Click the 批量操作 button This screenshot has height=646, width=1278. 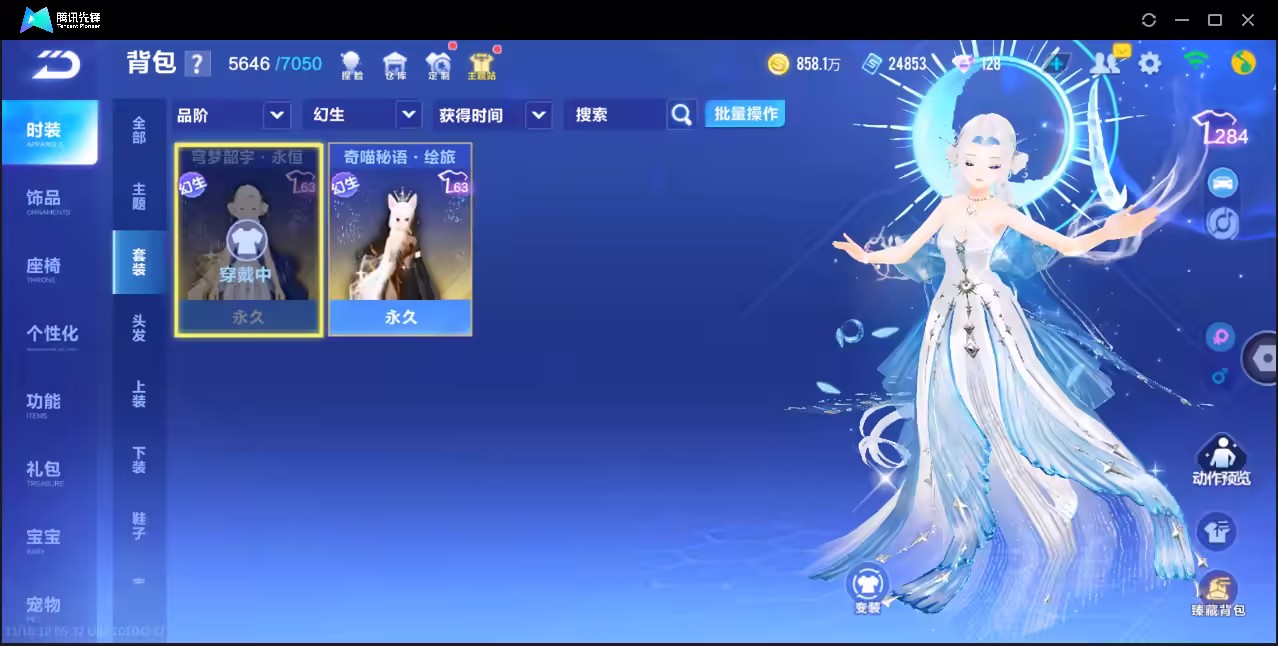[745, 114]
